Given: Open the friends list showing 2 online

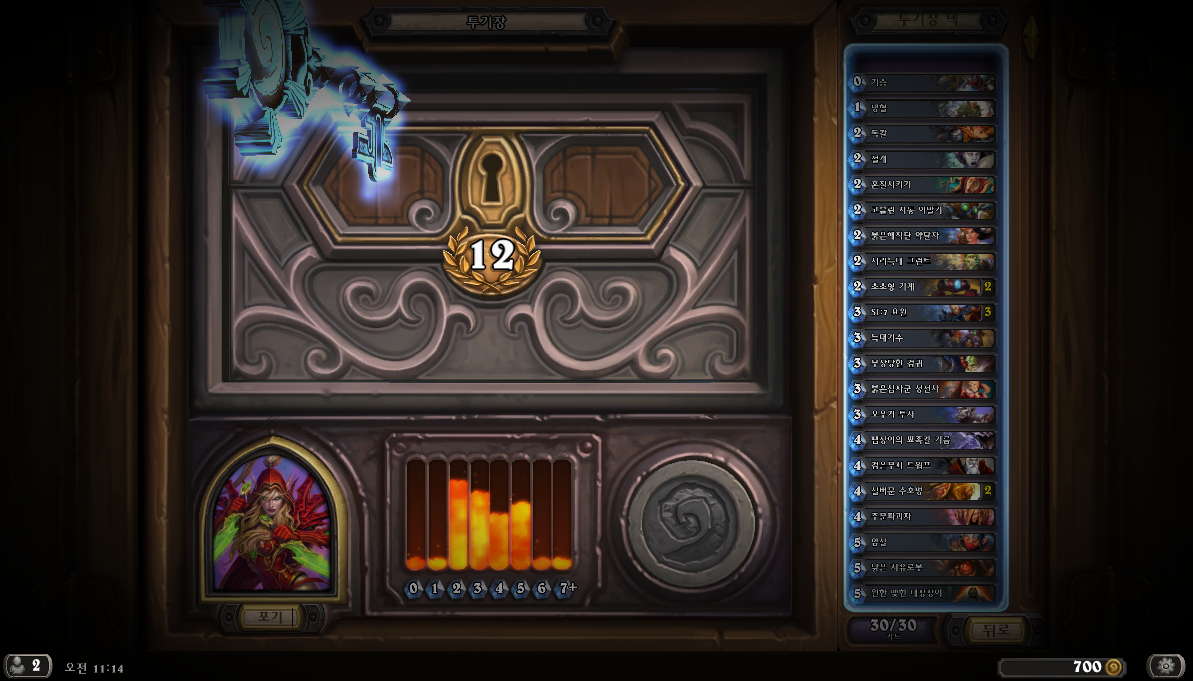Looking at the screenshot, I should [28, 666].
